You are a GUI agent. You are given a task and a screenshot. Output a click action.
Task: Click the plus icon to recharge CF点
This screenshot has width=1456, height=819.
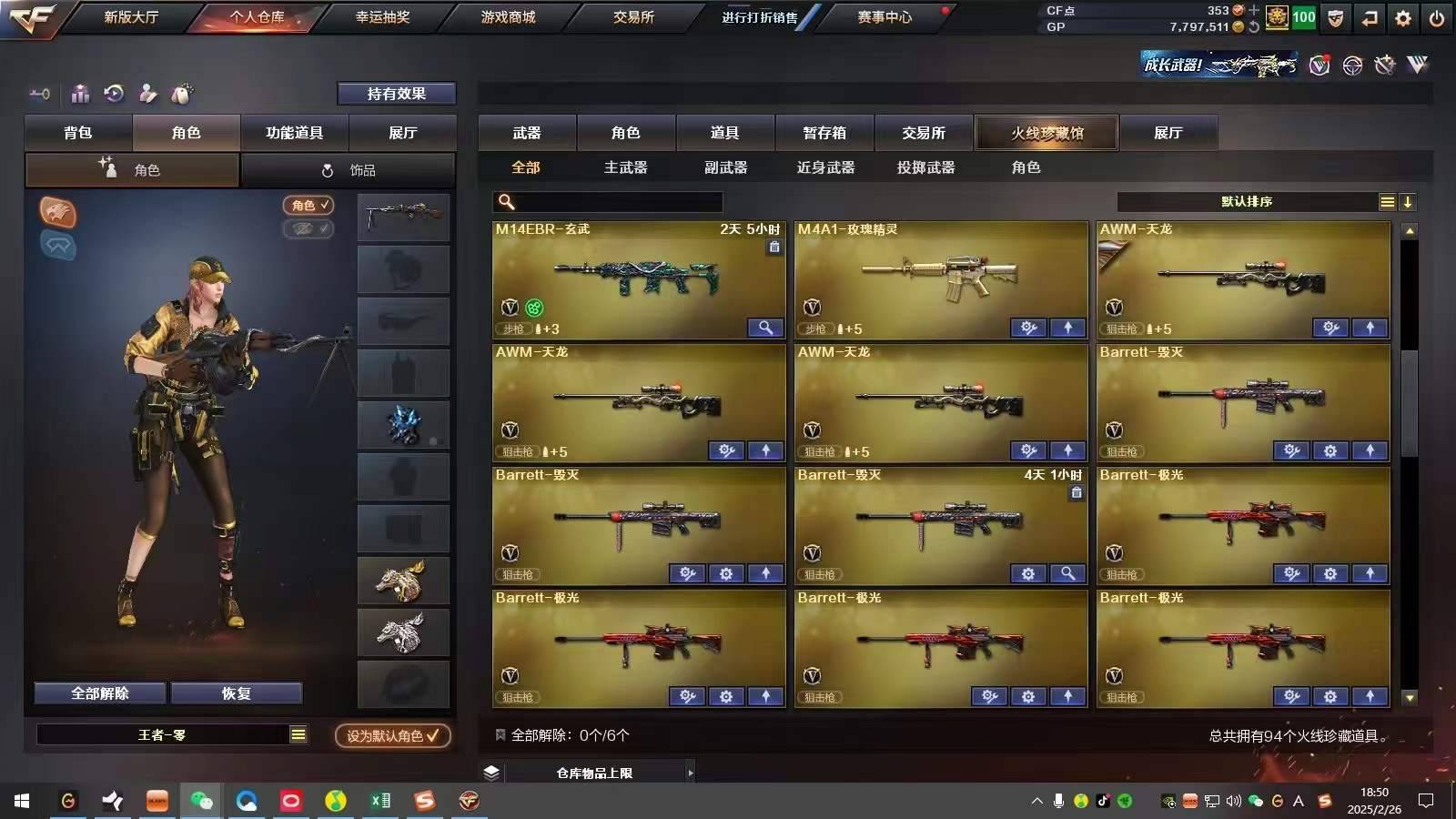1254,10
